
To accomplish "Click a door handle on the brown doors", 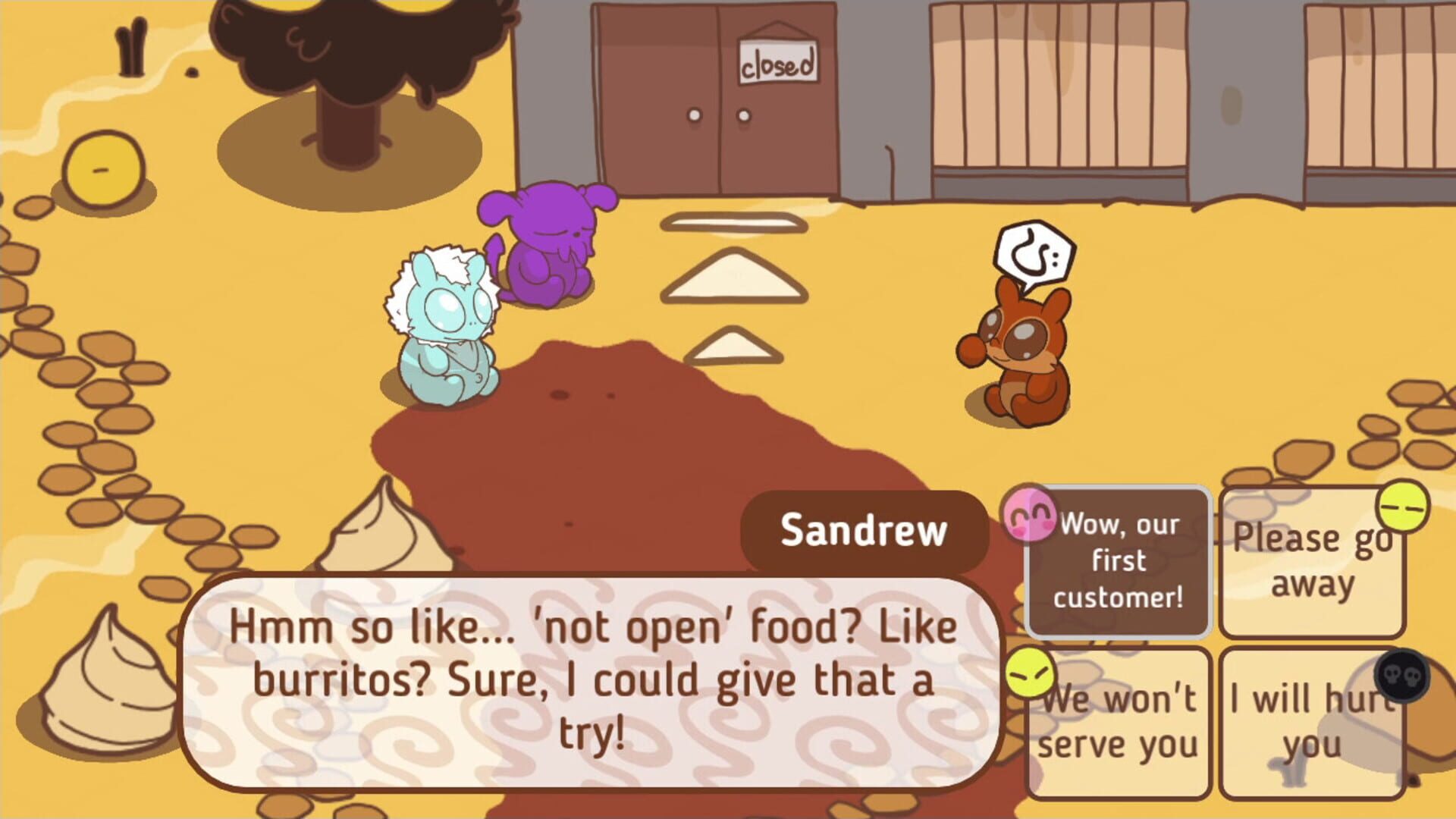I will [x=694, y=115].
